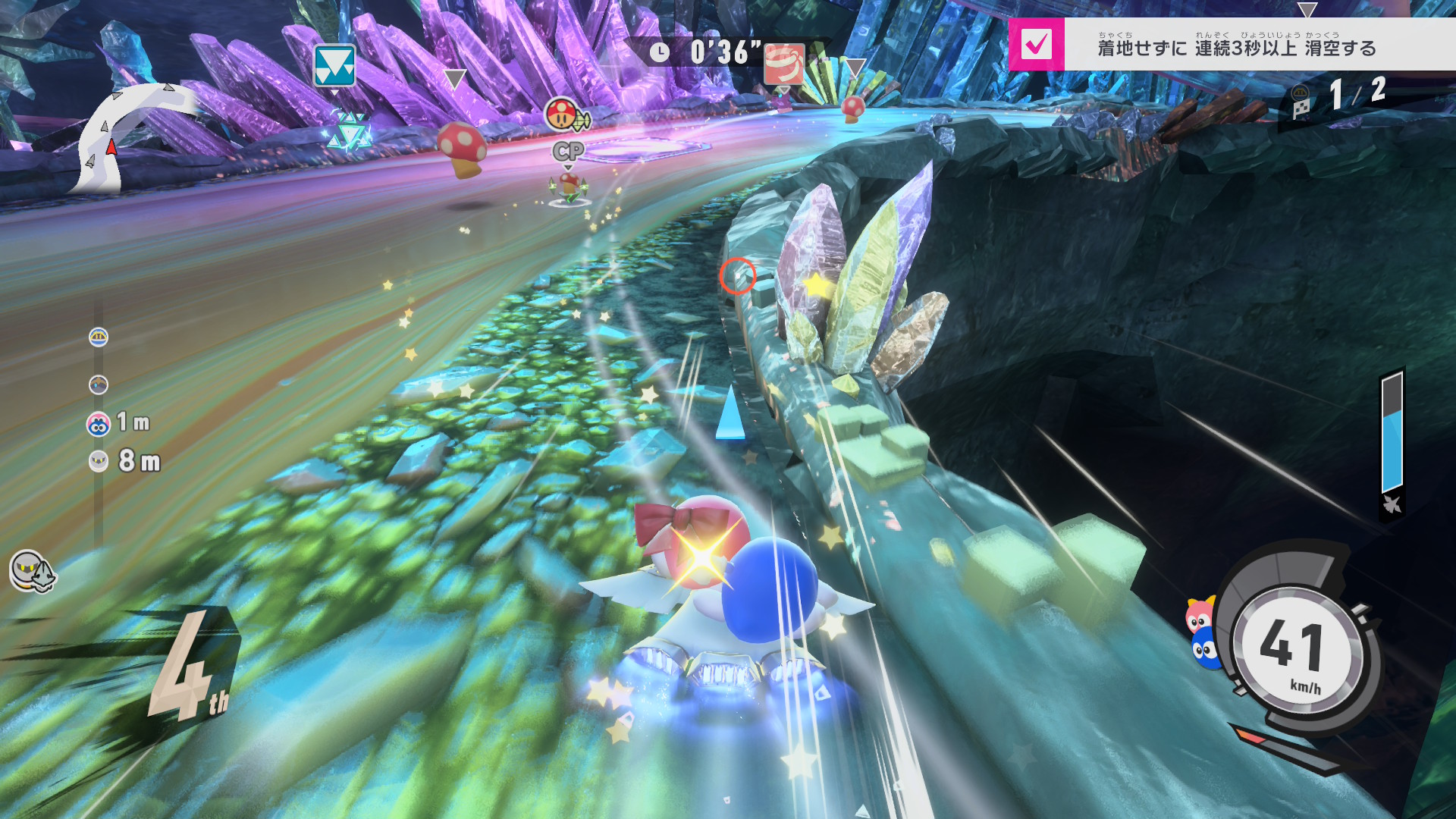Click the teal triangle marker icon
The height and width of the screenshot is (819, 1456).
pos(334,66)
